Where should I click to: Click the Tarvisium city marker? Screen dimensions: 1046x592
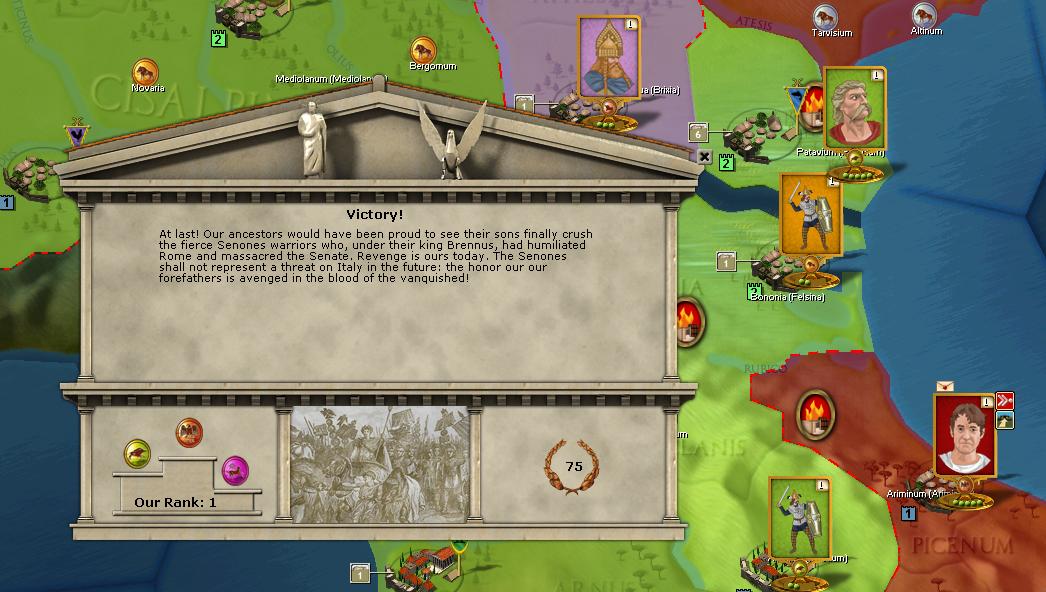point(826,17)
